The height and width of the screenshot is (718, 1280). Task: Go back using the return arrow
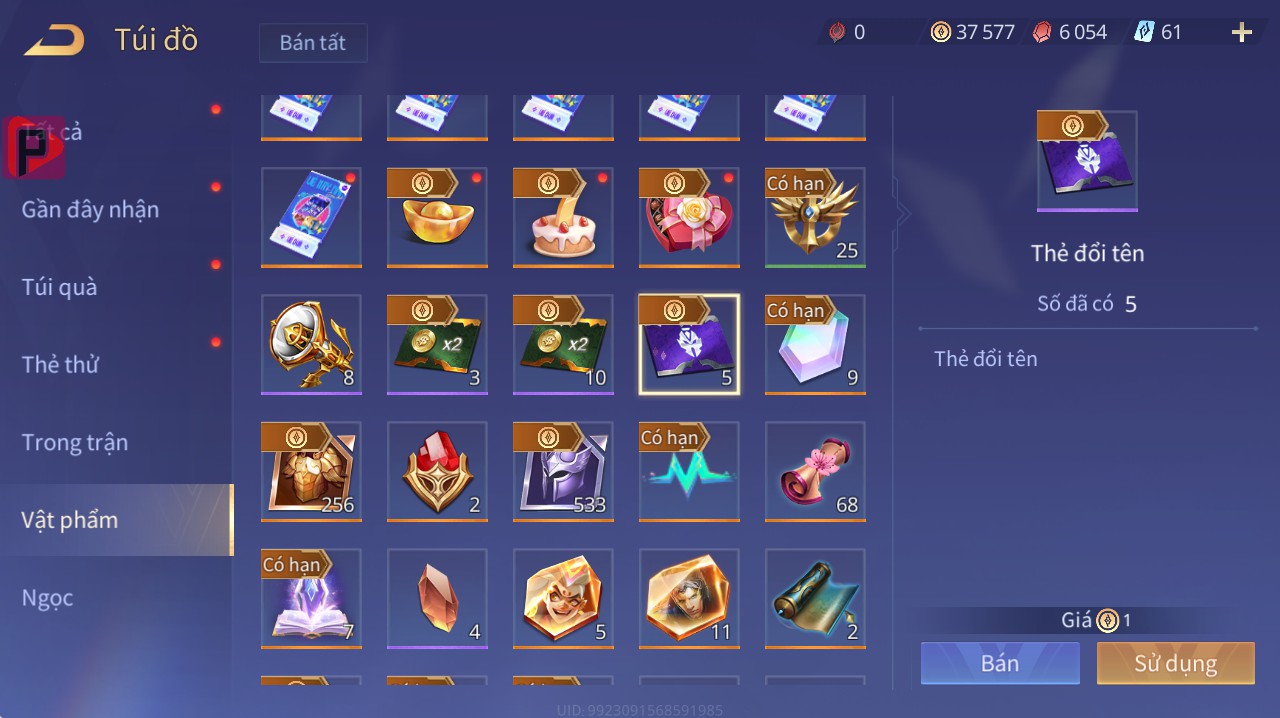pos(55,40)
